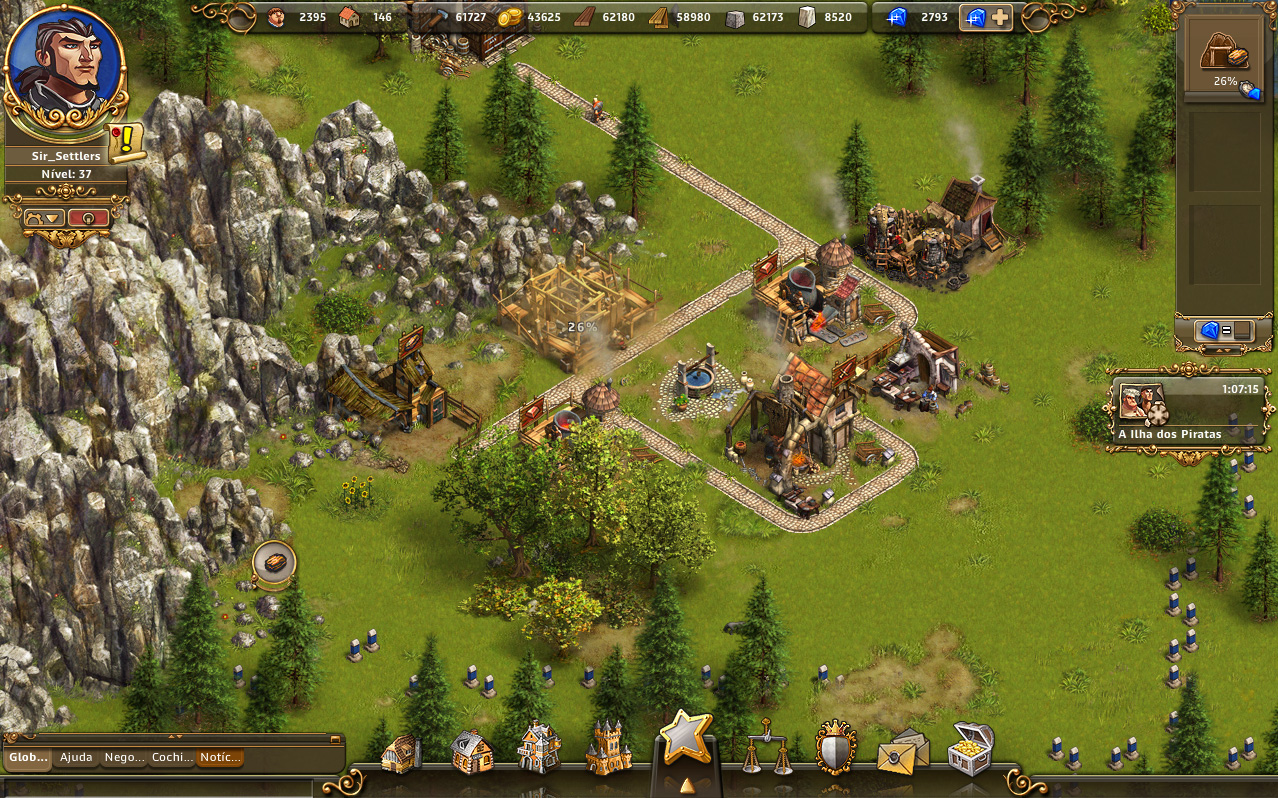
Task: Click the gem-for-slot button under build queue
Action: pos(1225,330)
